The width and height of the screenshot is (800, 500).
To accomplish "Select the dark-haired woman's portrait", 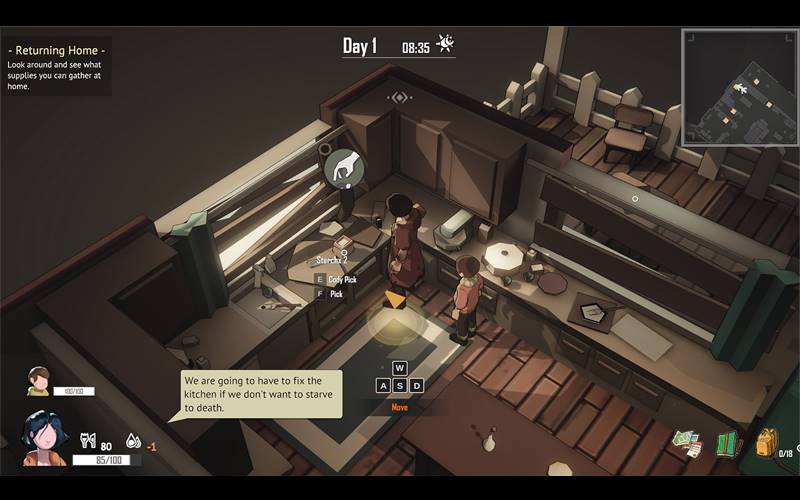I will 44,437.
